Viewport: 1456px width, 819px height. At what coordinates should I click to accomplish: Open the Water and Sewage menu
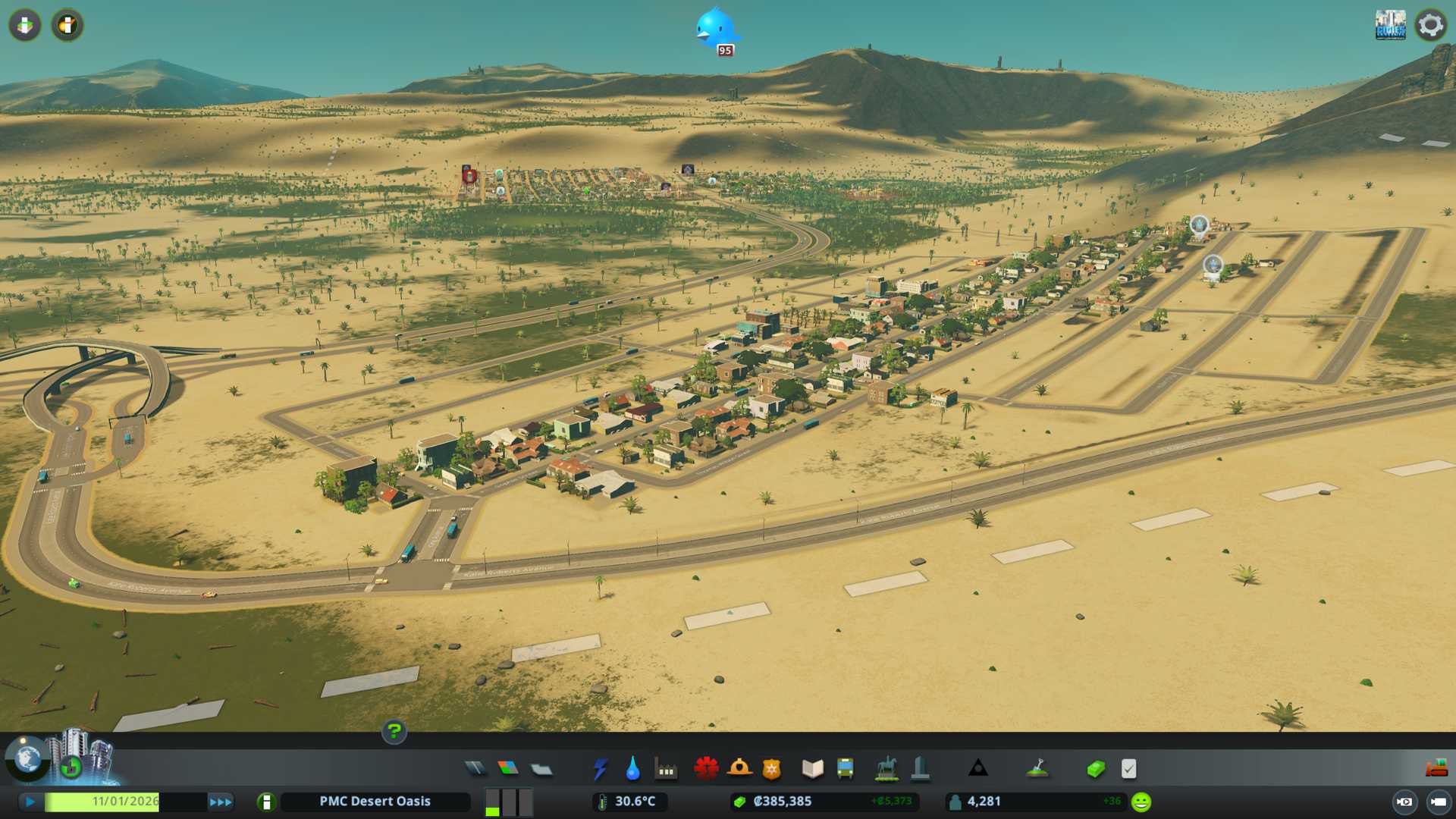click(x=633, y=769)
